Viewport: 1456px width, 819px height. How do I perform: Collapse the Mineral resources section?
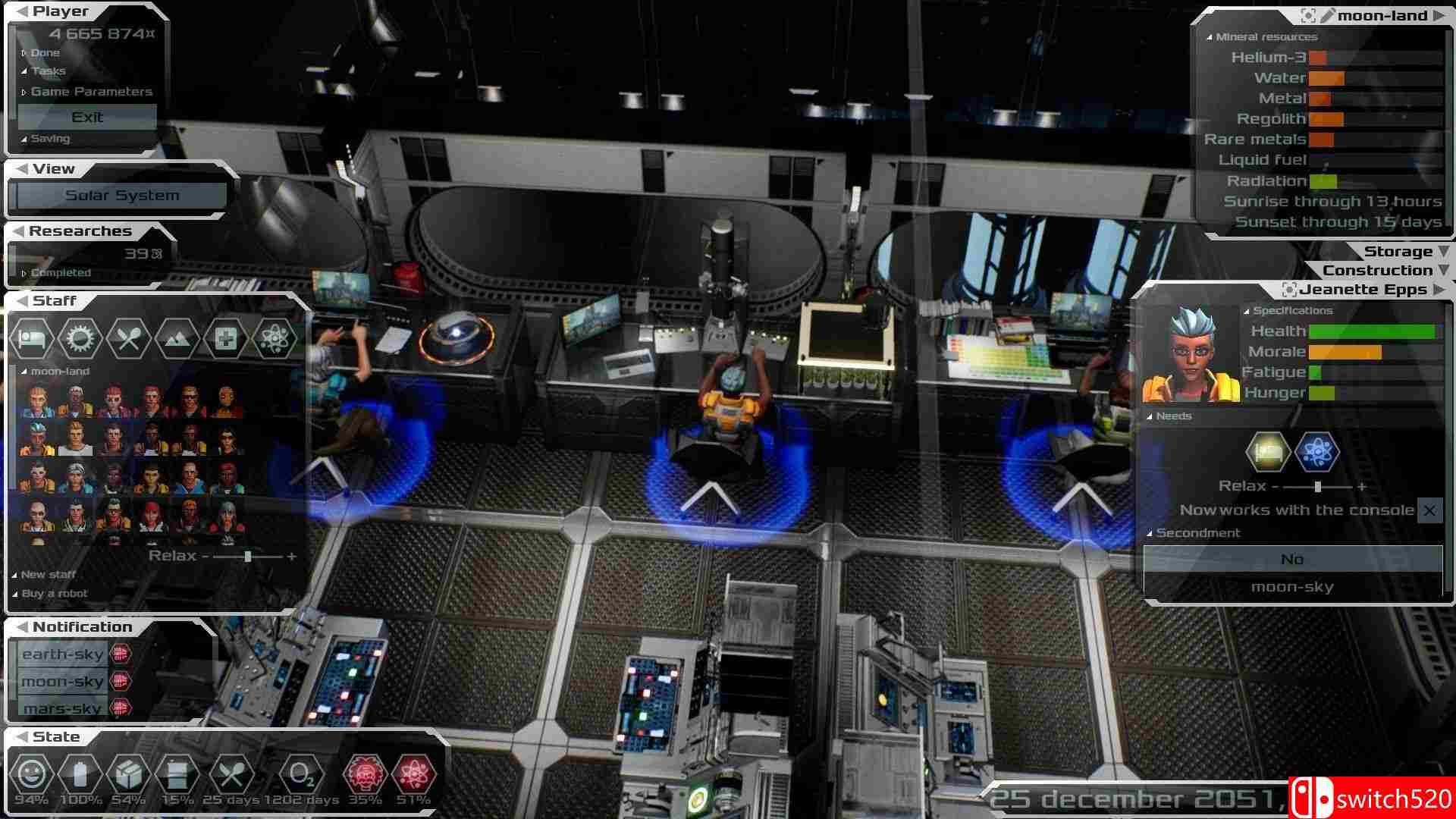tap(1261, 36)
